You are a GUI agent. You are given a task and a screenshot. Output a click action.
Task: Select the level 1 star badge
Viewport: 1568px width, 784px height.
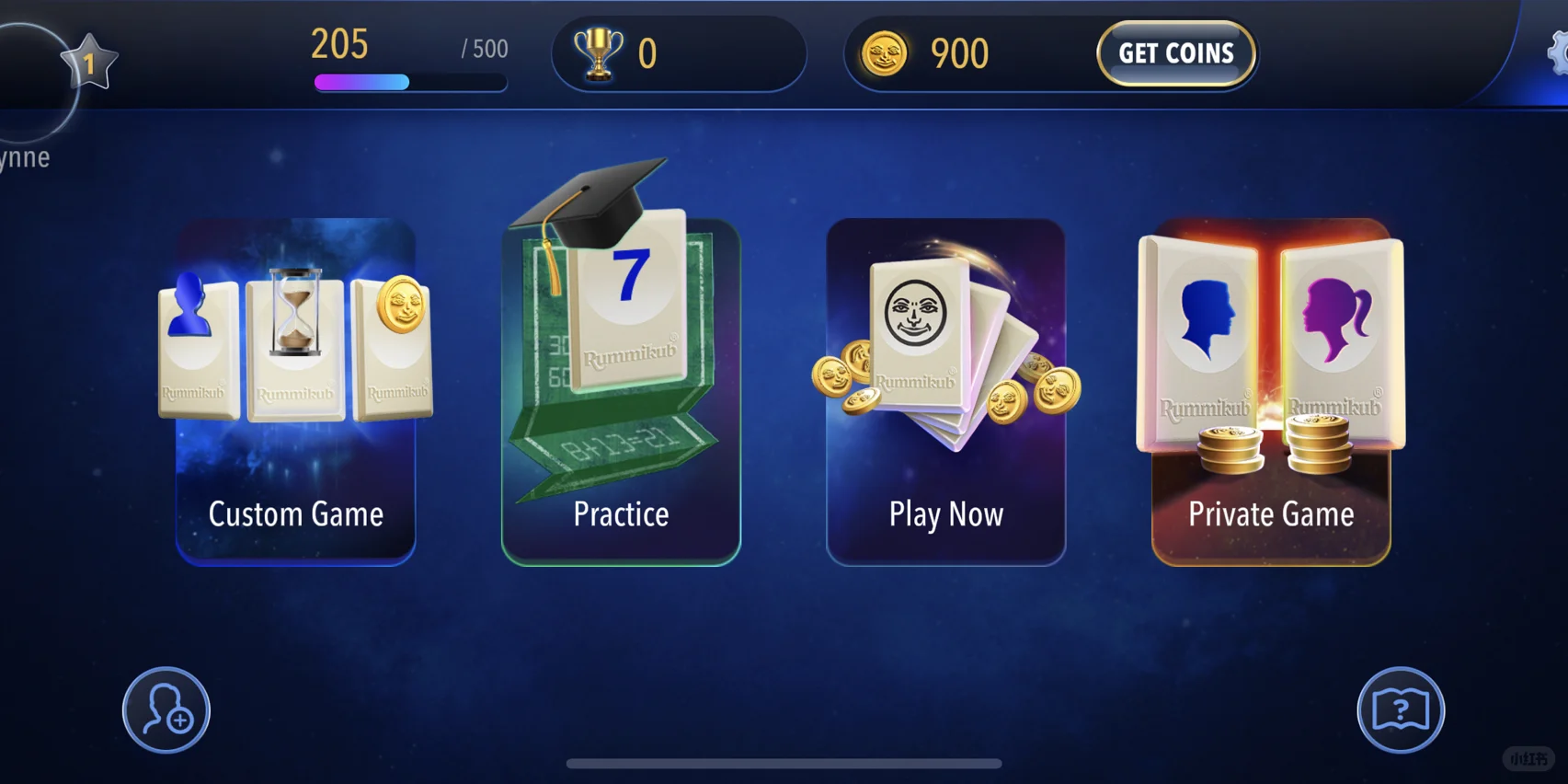(x=88, y=63)
